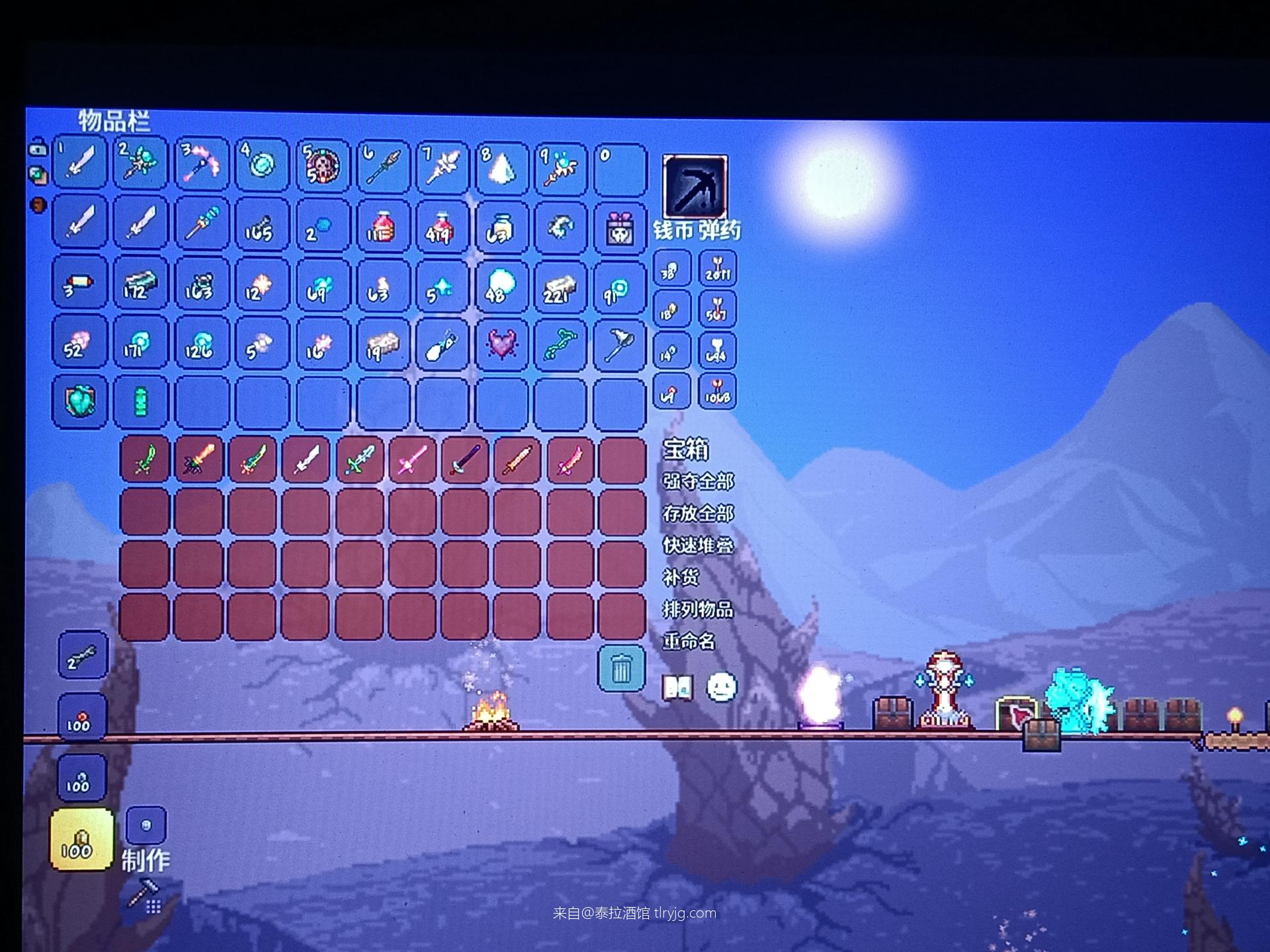Select the pickaxe slot above 钱币
Viewport: 1270px width, 952px height.
[695, 188]
